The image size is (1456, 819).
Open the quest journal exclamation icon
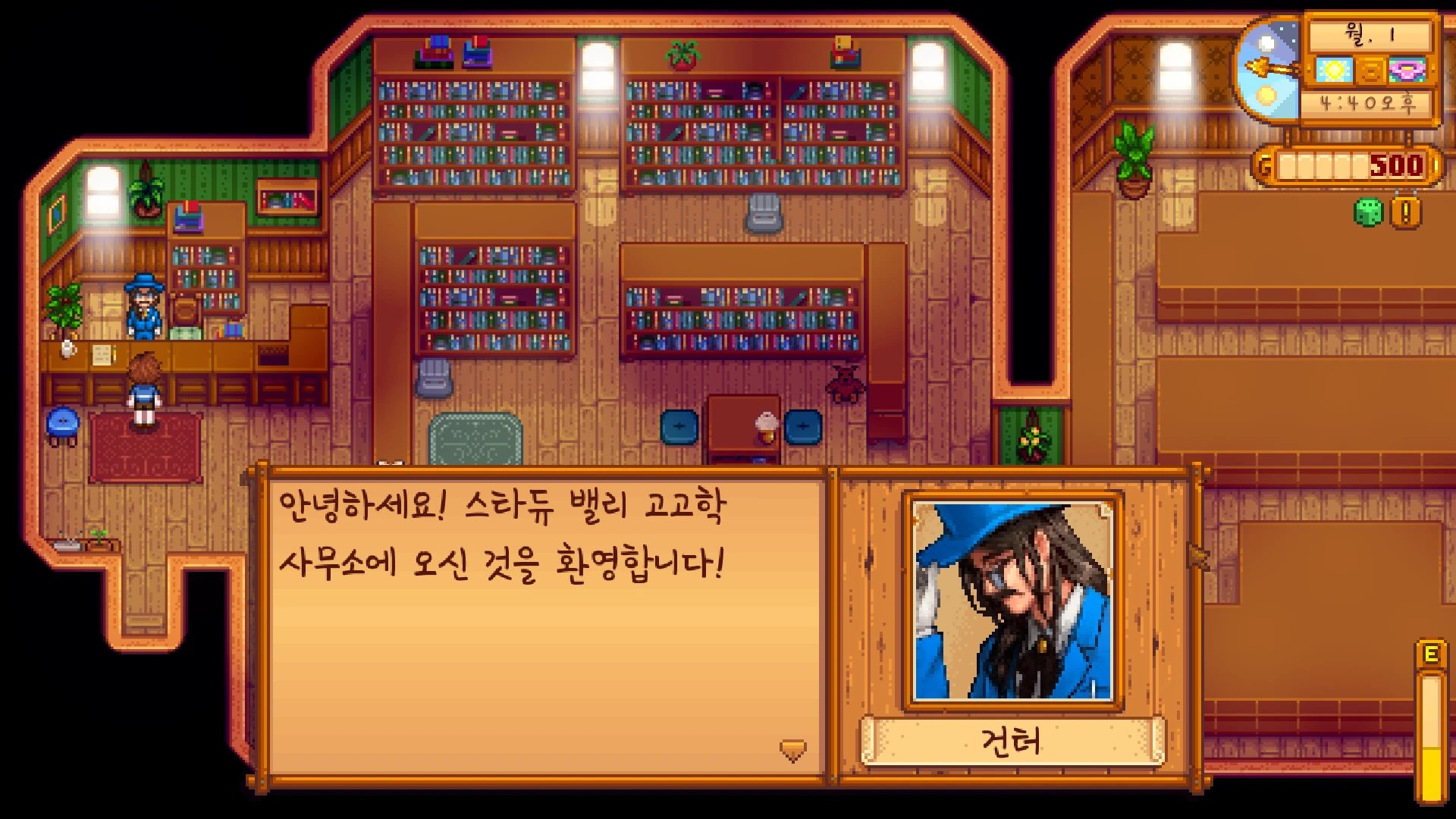coord(1405,213)
